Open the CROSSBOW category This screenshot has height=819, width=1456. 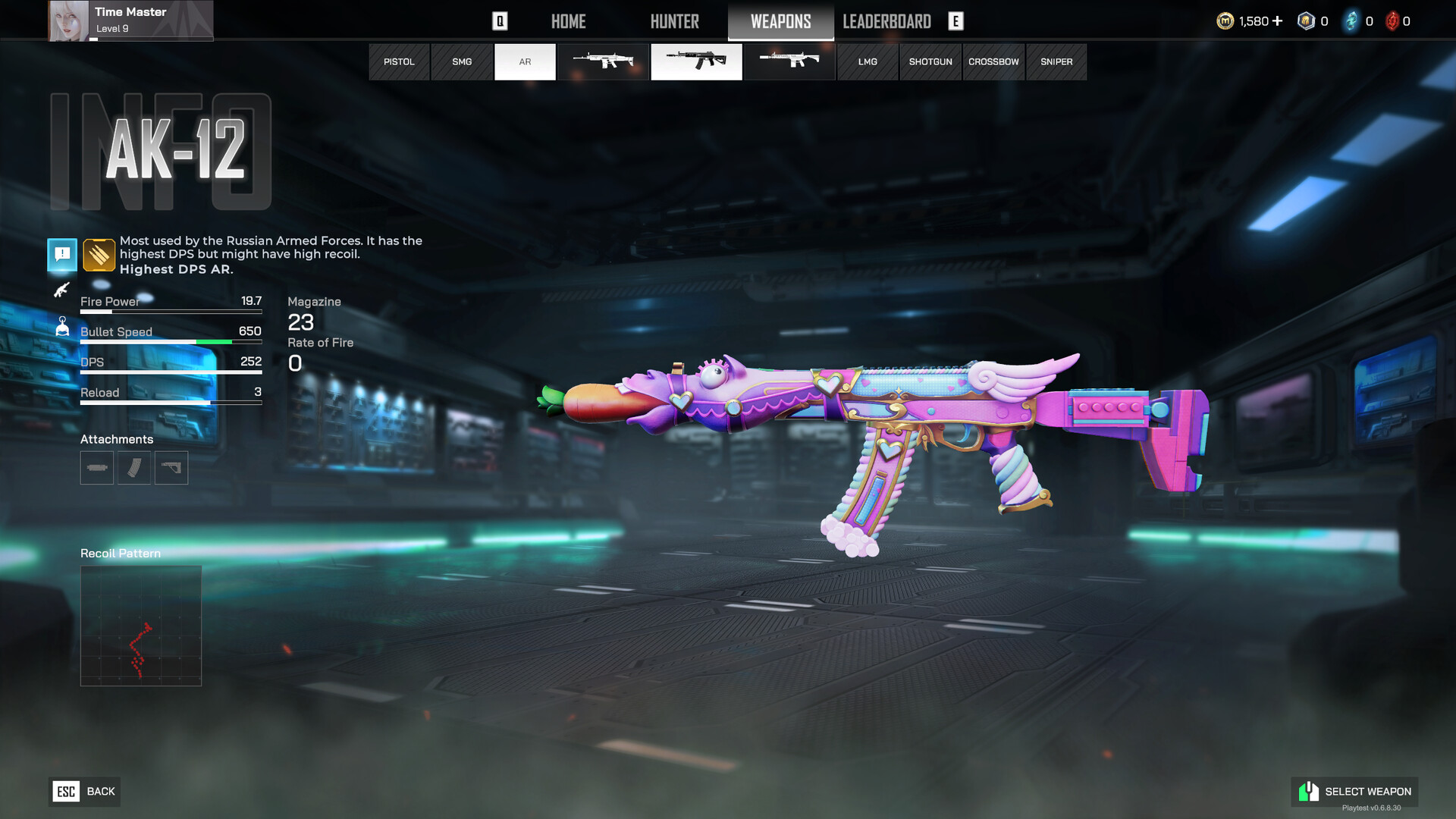993,62
